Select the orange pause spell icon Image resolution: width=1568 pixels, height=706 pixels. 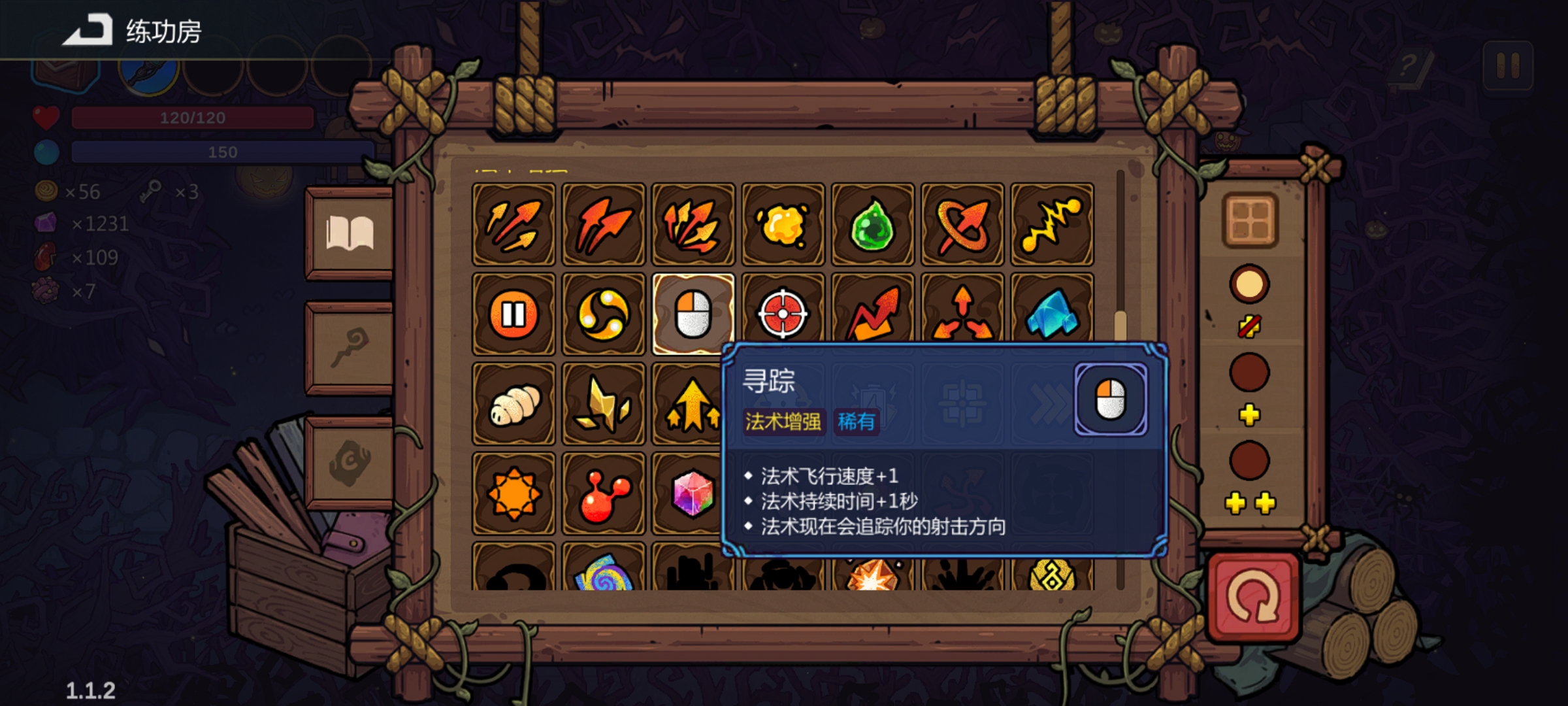click(514, 316)
